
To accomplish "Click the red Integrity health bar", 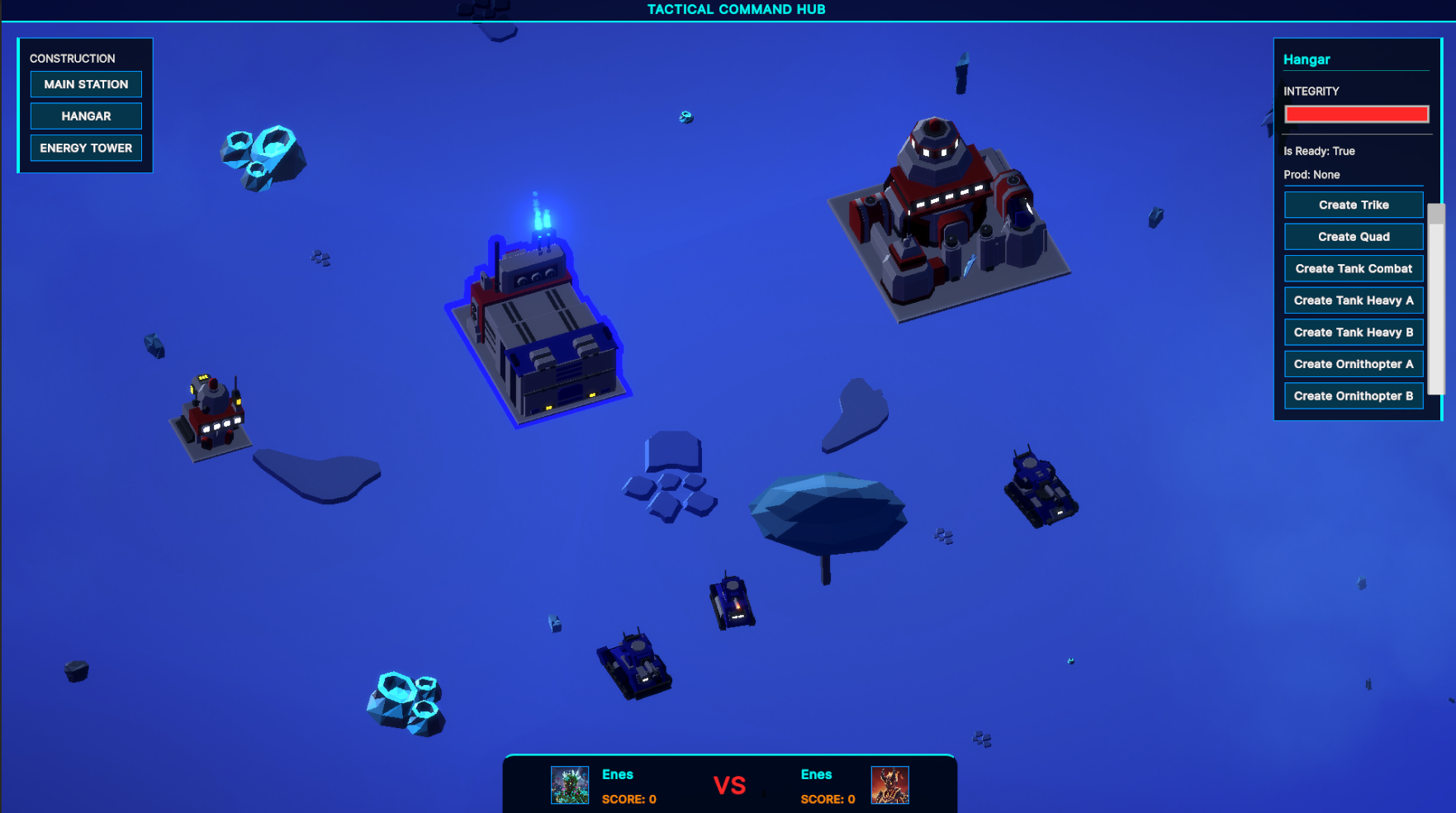I will pos(1355,114).
